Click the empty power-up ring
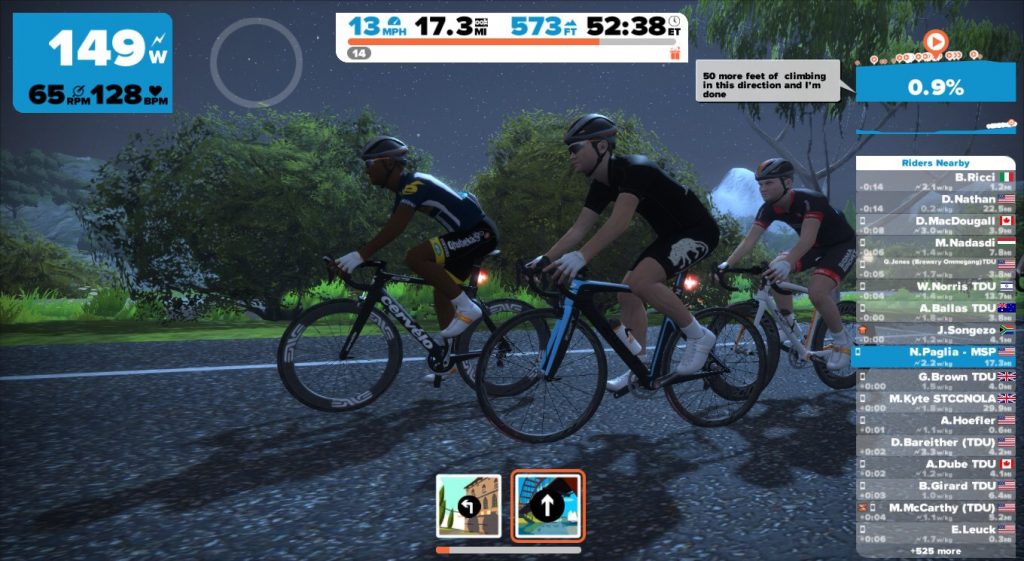This screenshot has height=561, width=1024. (x=256, y=62)
